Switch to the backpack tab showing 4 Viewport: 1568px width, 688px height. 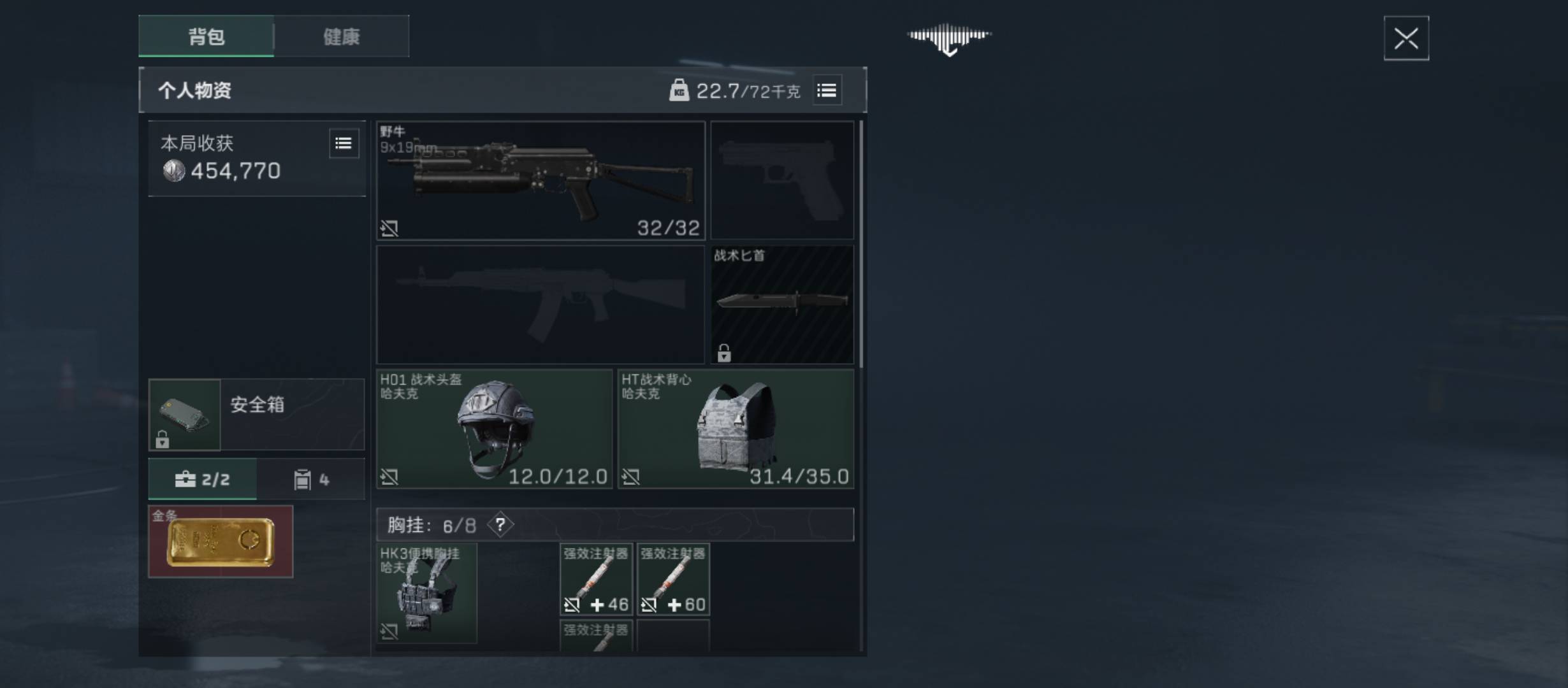(x=311, y=479)
